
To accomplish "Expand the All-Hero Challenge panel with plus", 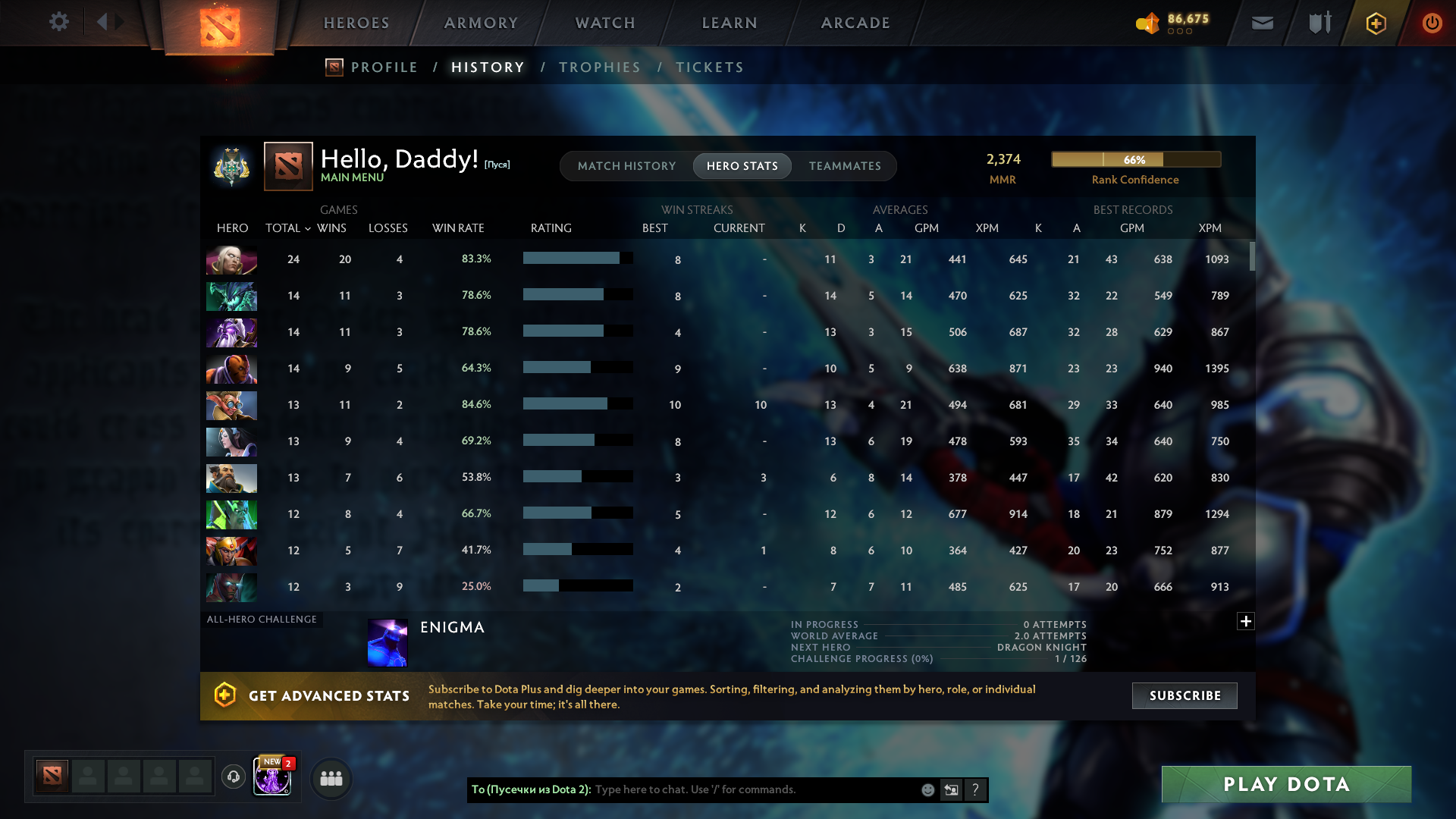I will [x=1245, y=621].
